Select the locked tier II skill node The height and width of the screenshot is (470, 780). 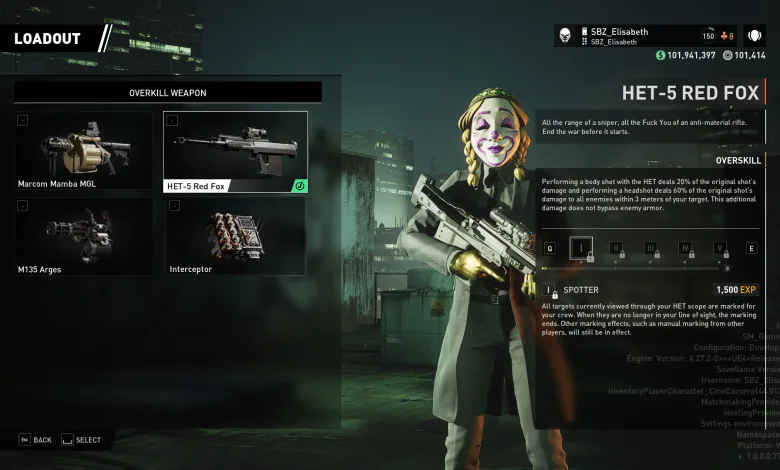(x=616, y=248)
